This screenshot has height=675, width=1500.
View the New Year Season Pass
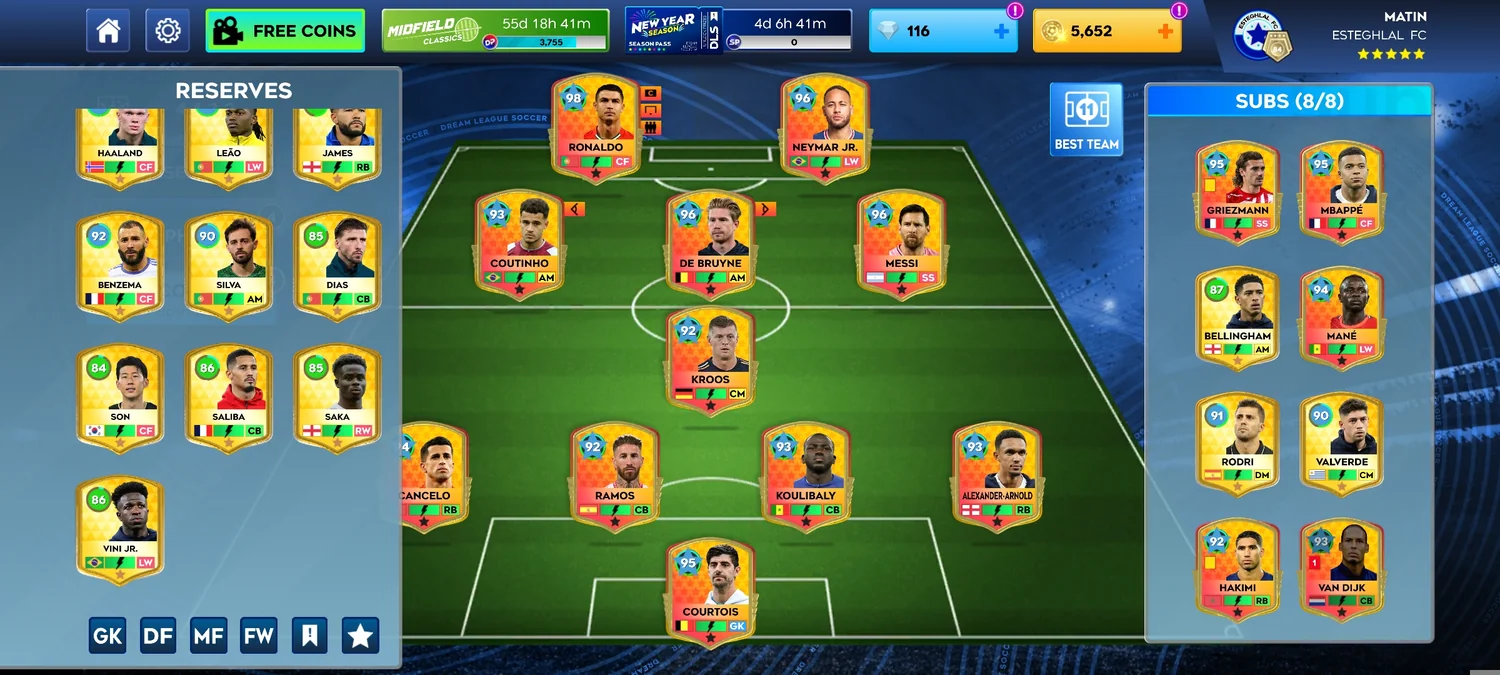[738, 31]
